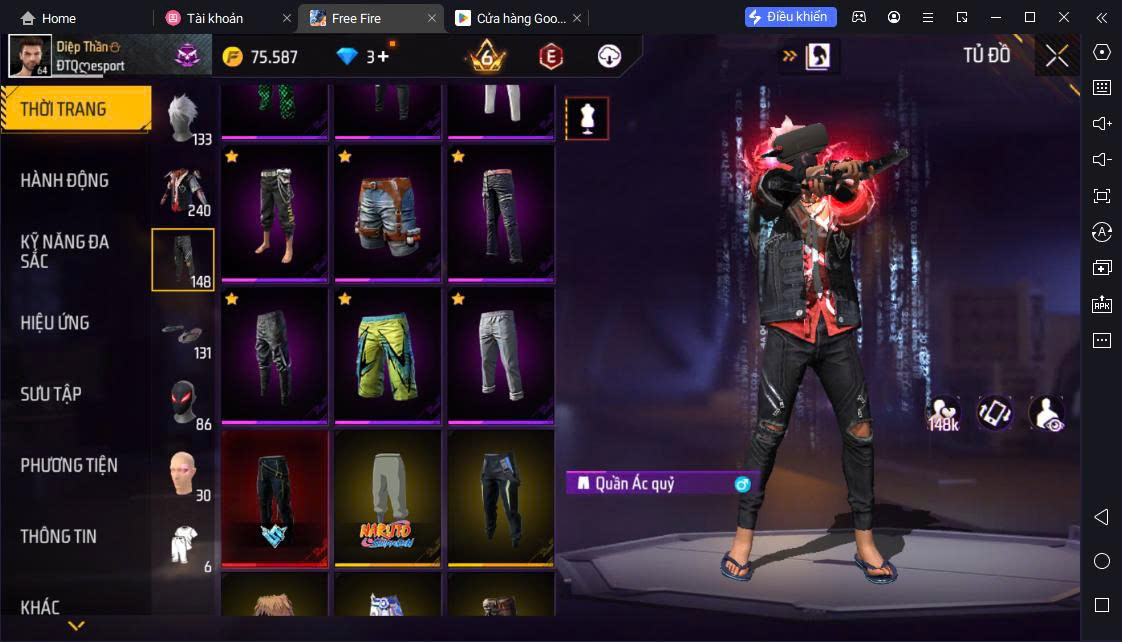Screen dimensions: 1122x642
Task: Open the player profile avatar
Action: [x=30, y=56]
